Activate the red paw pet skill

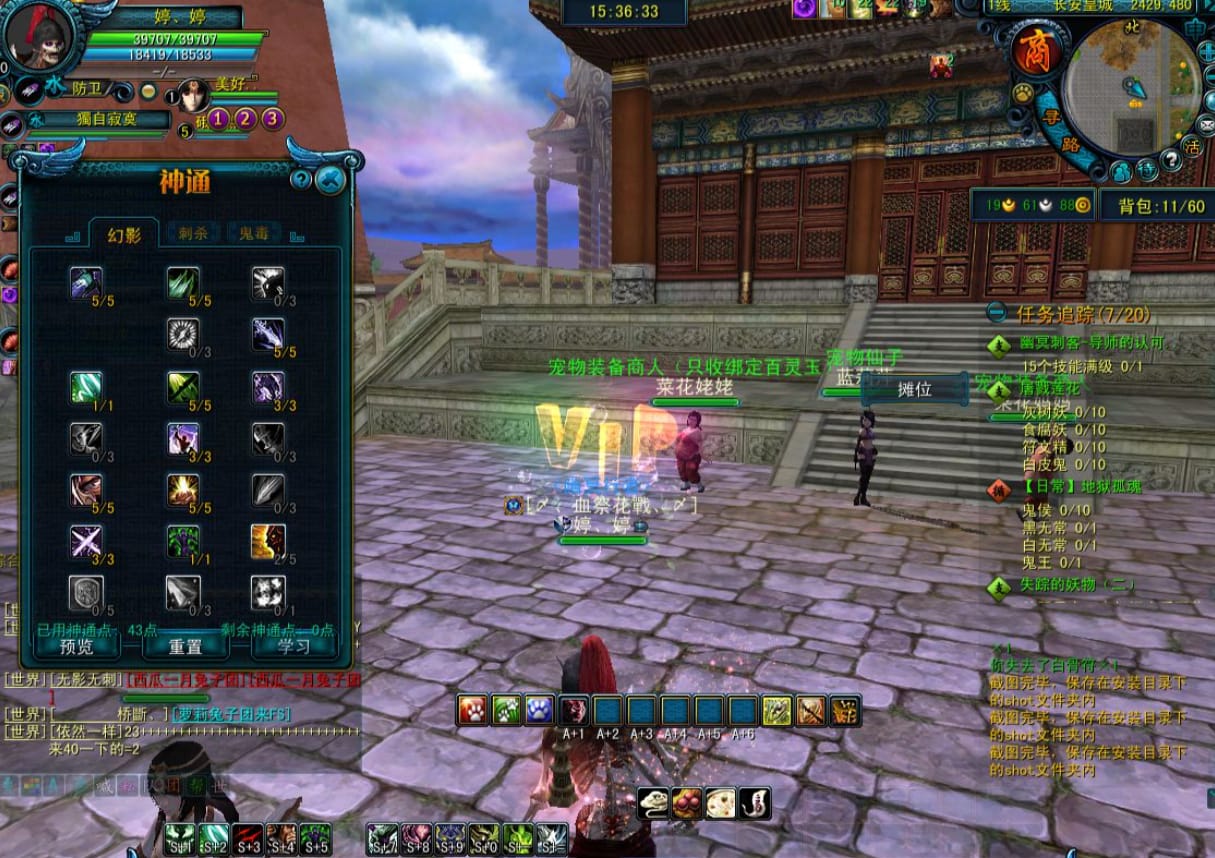click(x=472, y=710)
